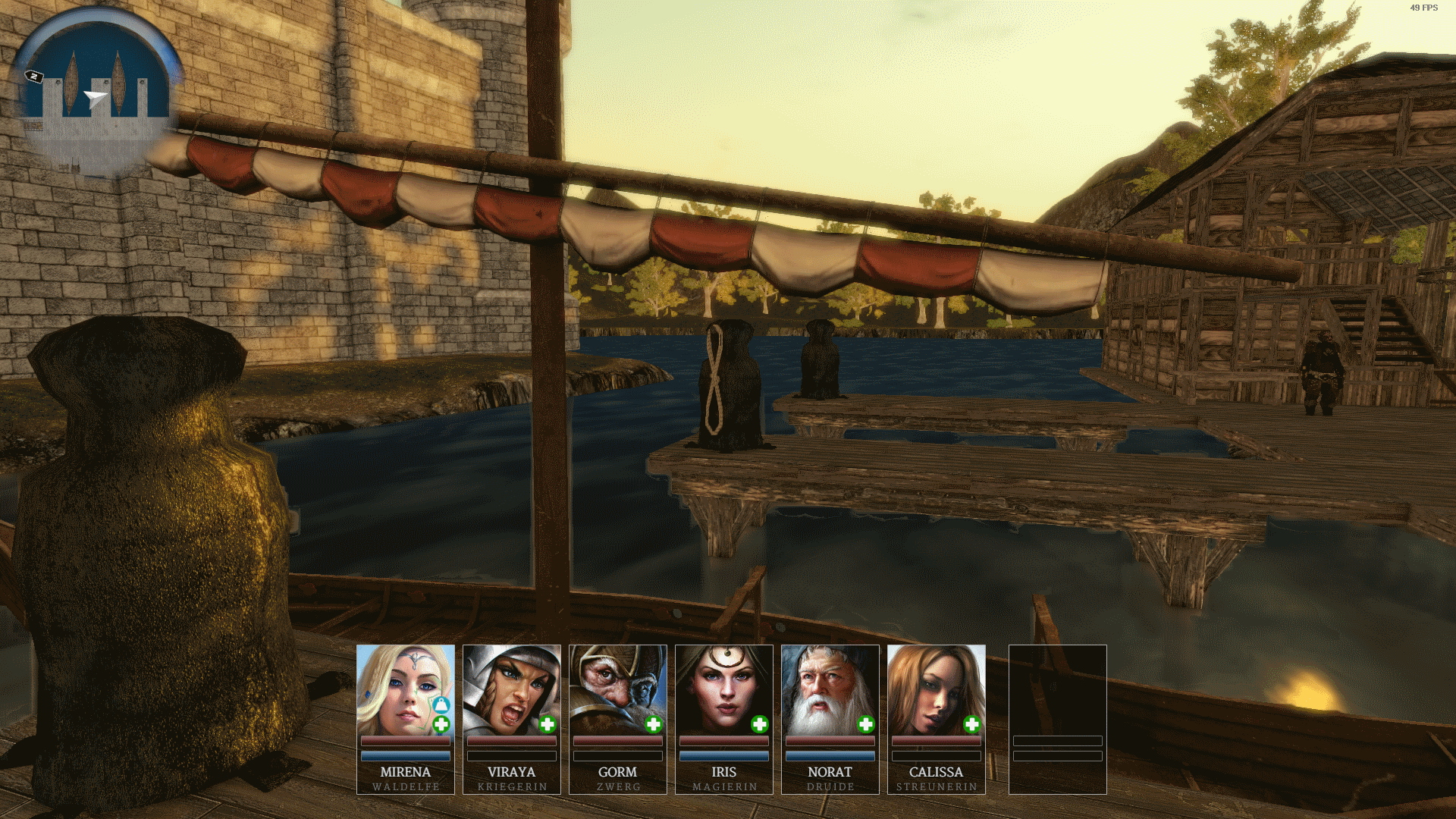The height and width of the screenshot is (819, 1456).
Task: Open the circular minimap
Action: point(96,95)
